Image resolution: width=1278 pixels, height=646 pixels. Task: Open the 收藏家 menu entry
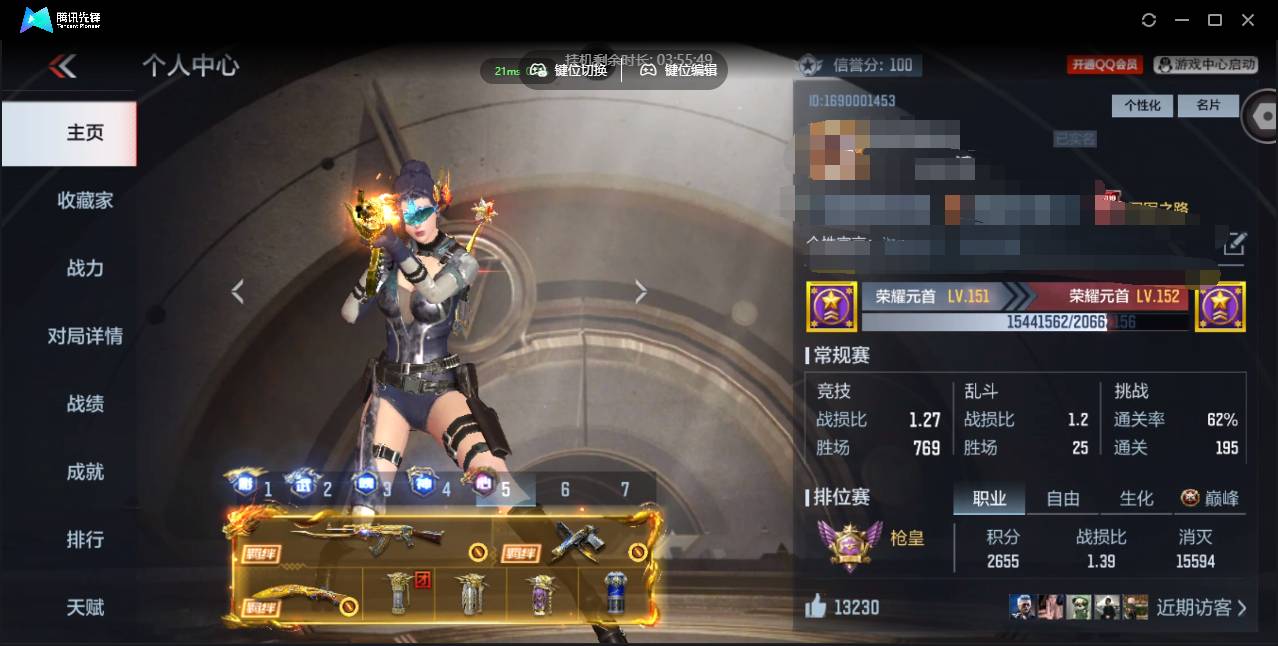[x=85, y=200]
